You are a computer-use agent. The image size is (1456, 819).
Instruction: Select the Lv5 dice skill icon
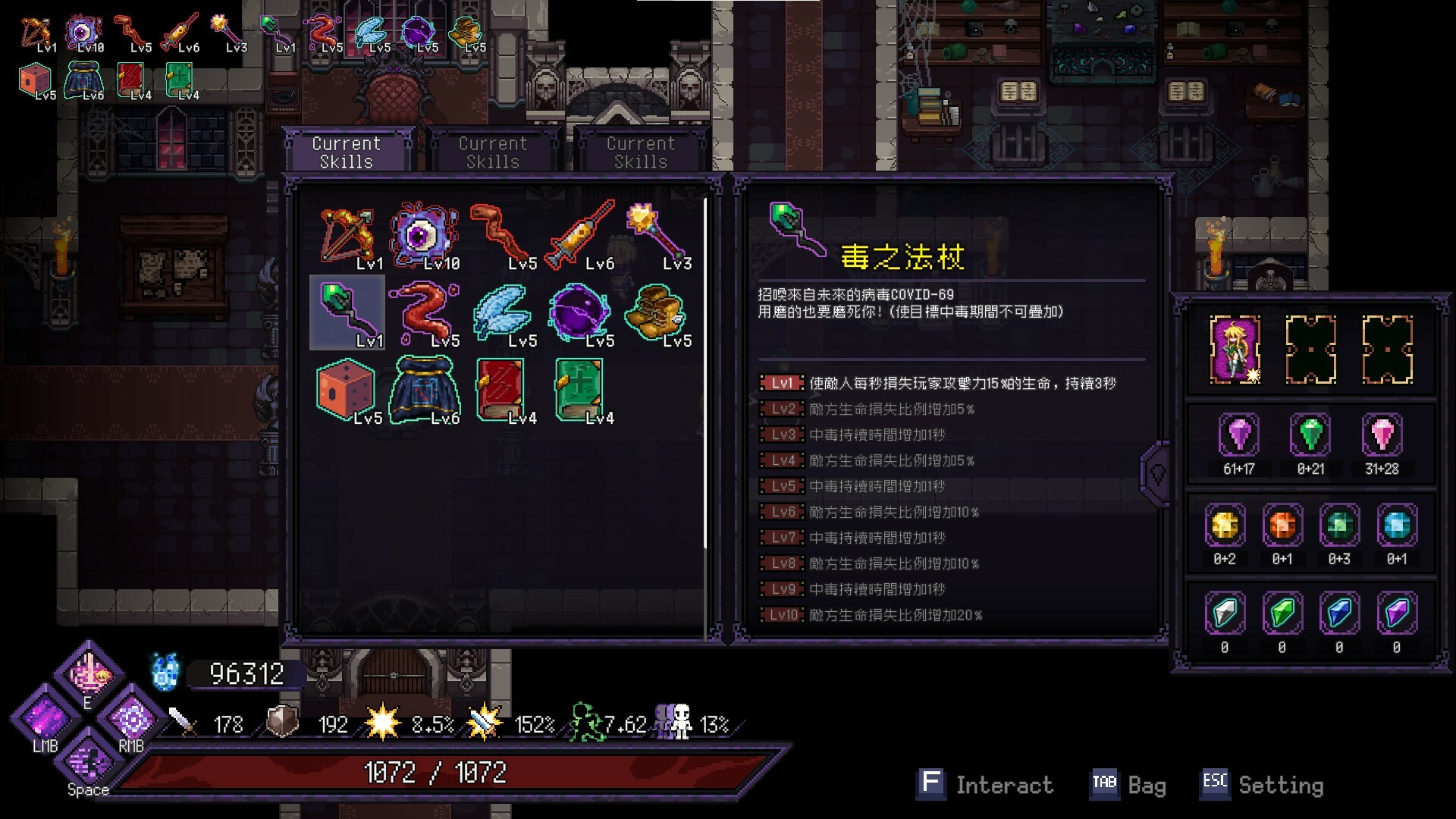pyautogui.click(x=345, y=388)
